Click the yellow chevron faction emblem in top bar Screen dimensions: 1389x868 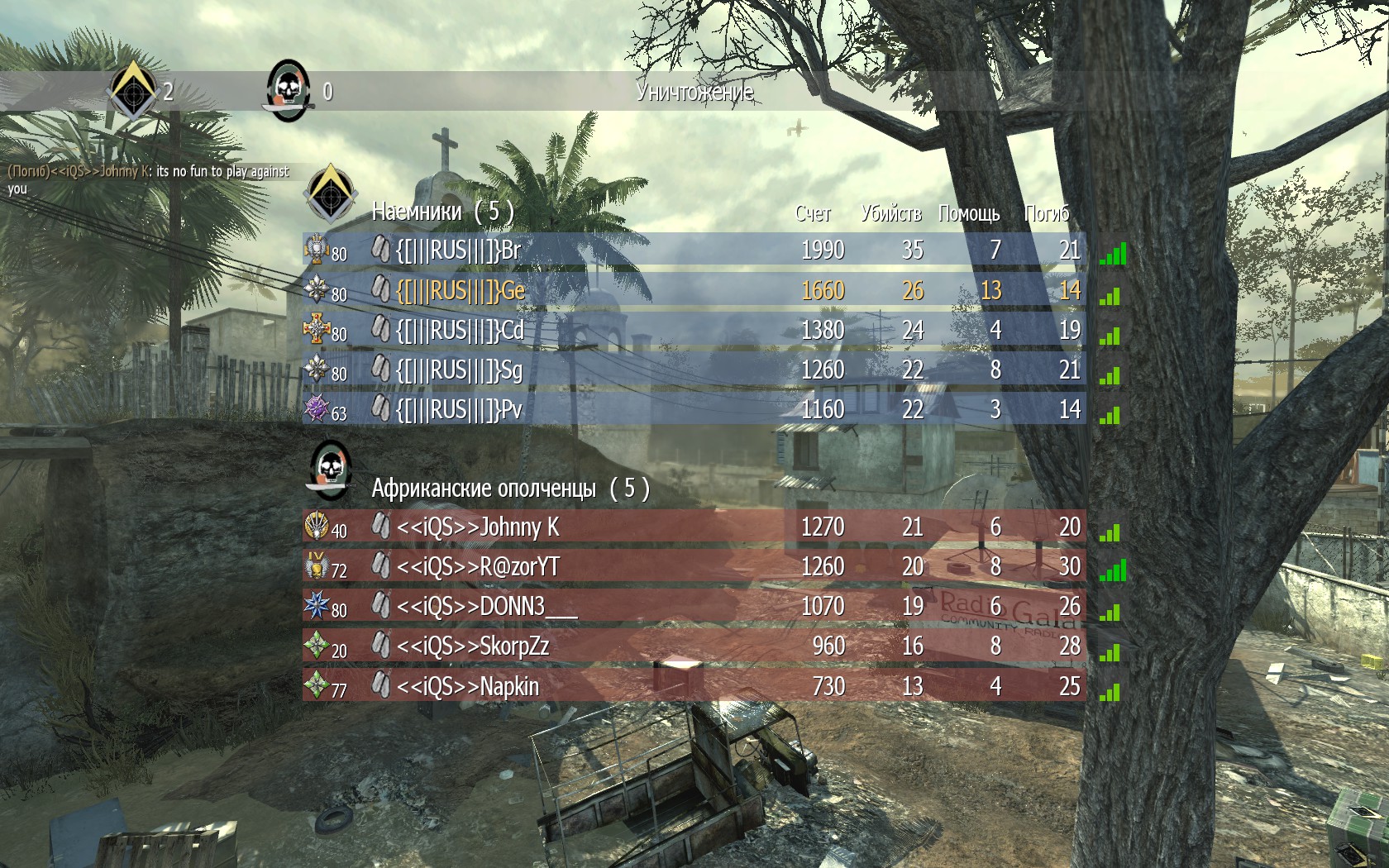(x=132, y=91)
